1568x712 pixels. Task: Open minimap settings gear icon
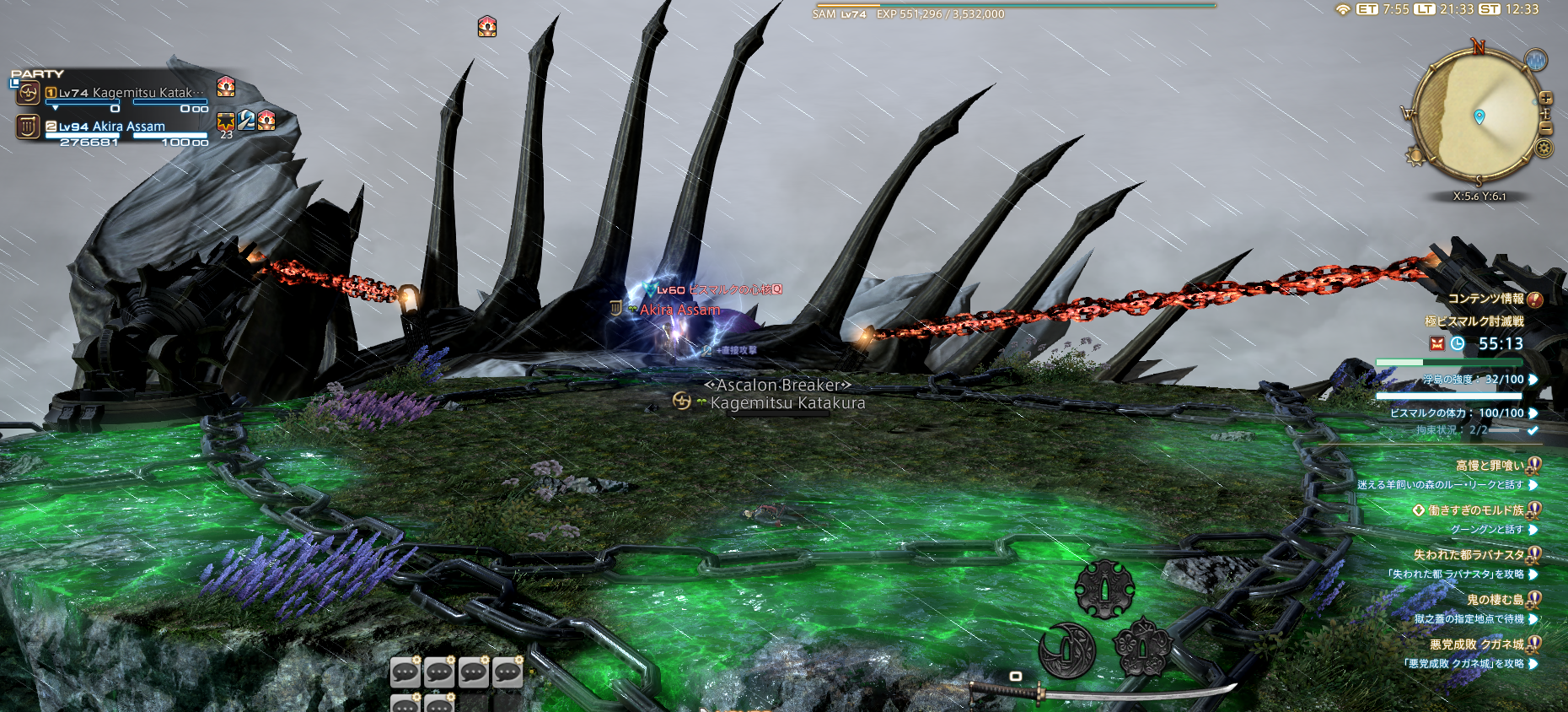[1544, 148]
